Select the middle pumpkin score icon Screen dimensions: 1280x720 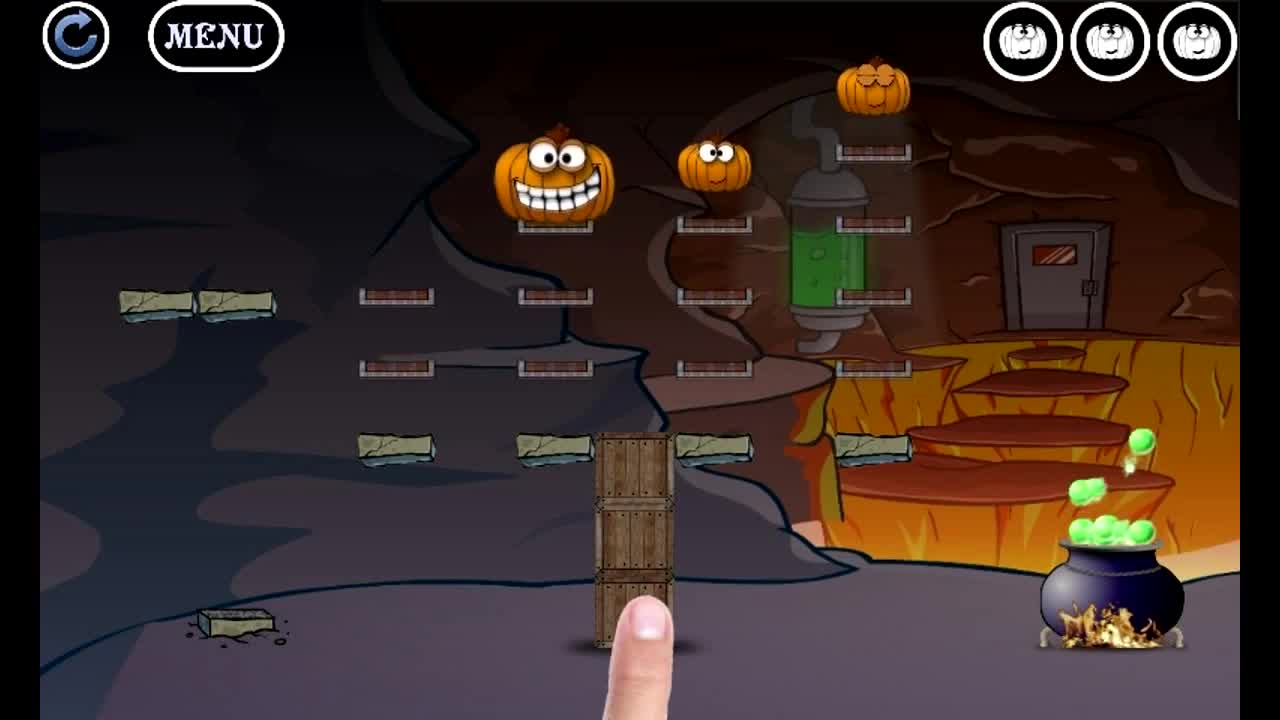pyautogui.click(x=1110, y=41)
